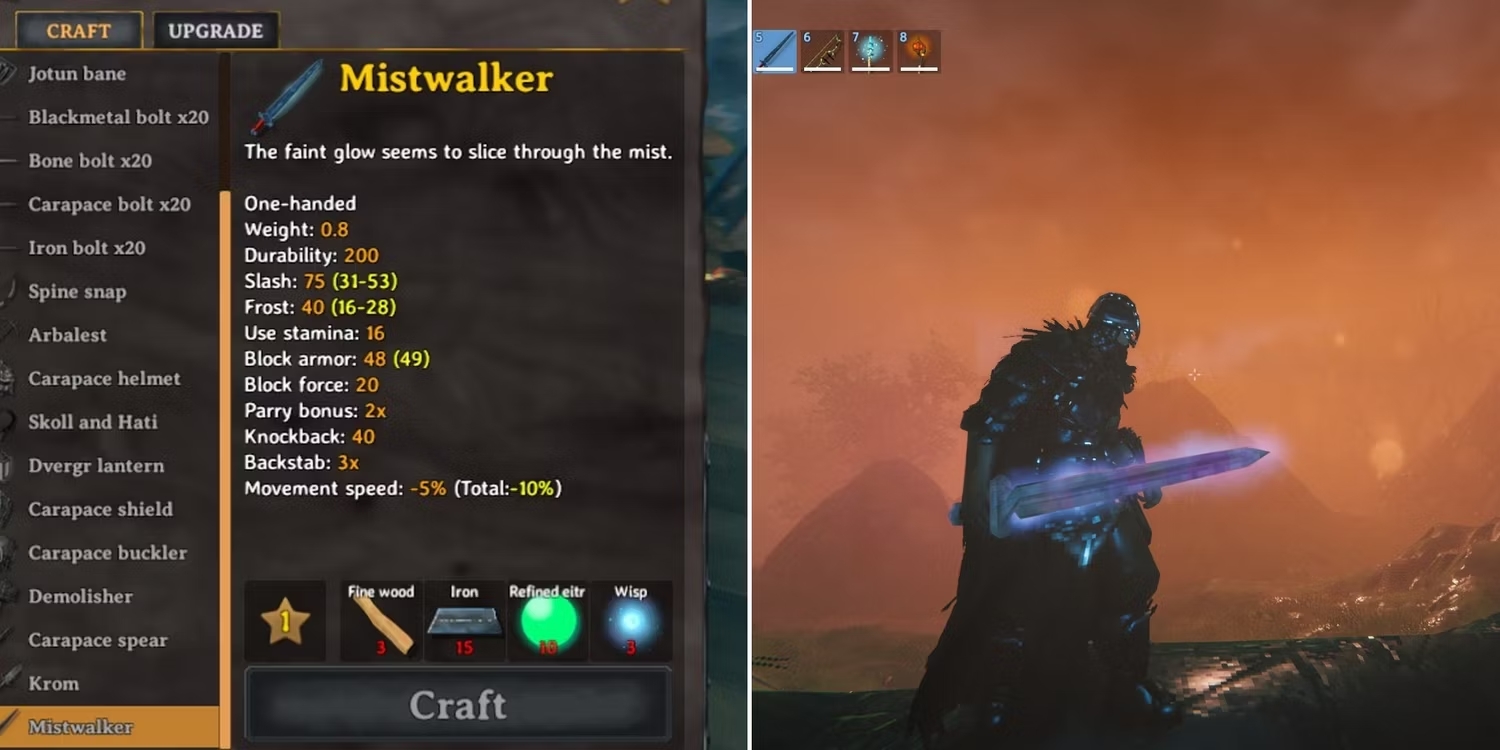Switch to the UPGRADE tab
The width and height of the screenshot is (1500, 750).
pos(215,30)
